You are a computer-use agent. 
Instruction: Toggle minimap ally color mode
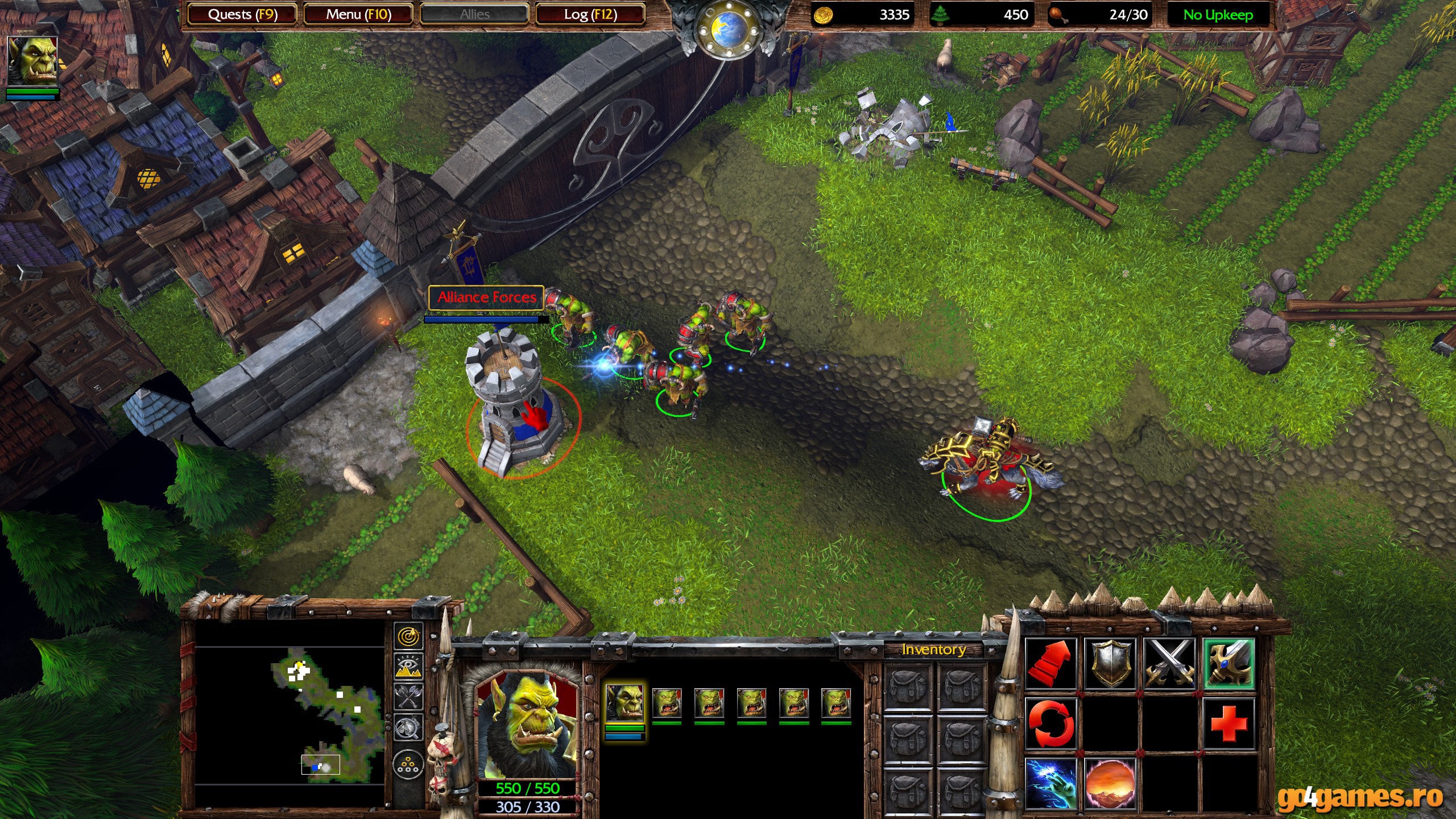(408, 697)
